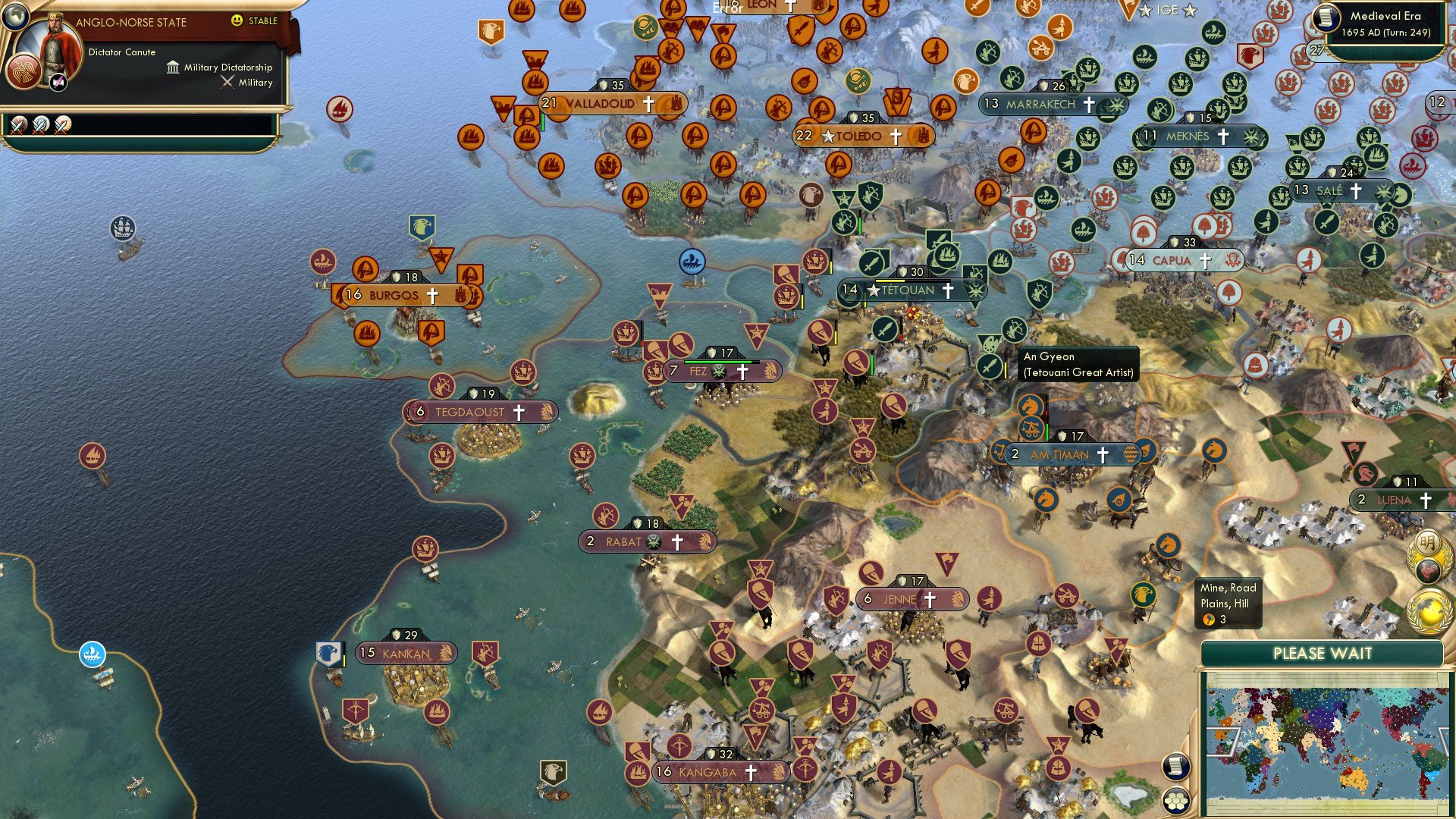Enable the leftmost at-war swords indicator
This screenshot has height=819, width=1456.
(x=18, y=125)
